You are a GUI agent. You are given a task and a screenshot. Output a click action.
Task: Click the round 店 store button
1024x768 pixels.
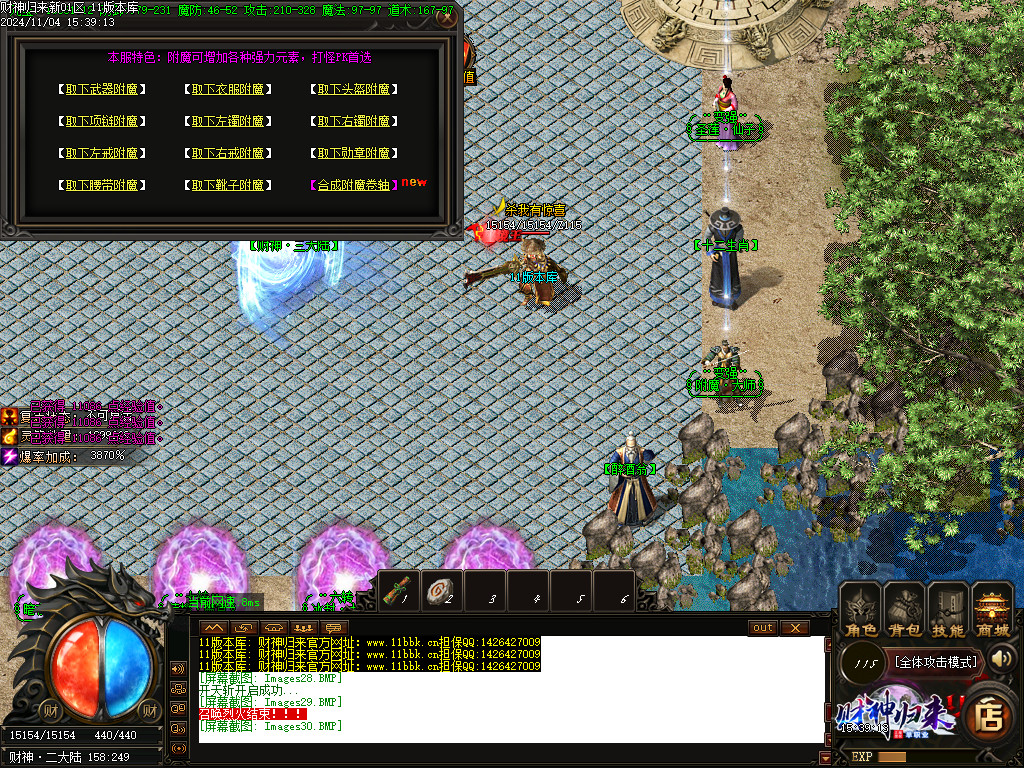(x=989, y=717)
